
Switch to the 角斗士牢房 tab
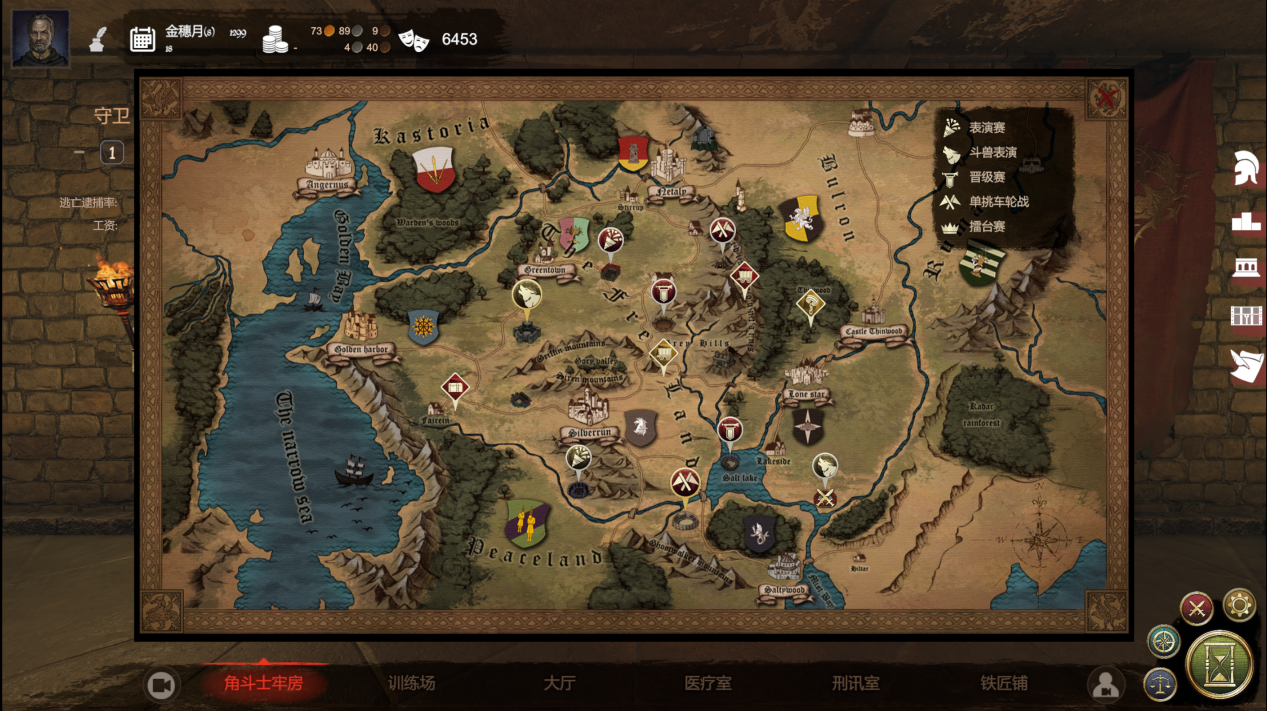click(x=263, y=684)
